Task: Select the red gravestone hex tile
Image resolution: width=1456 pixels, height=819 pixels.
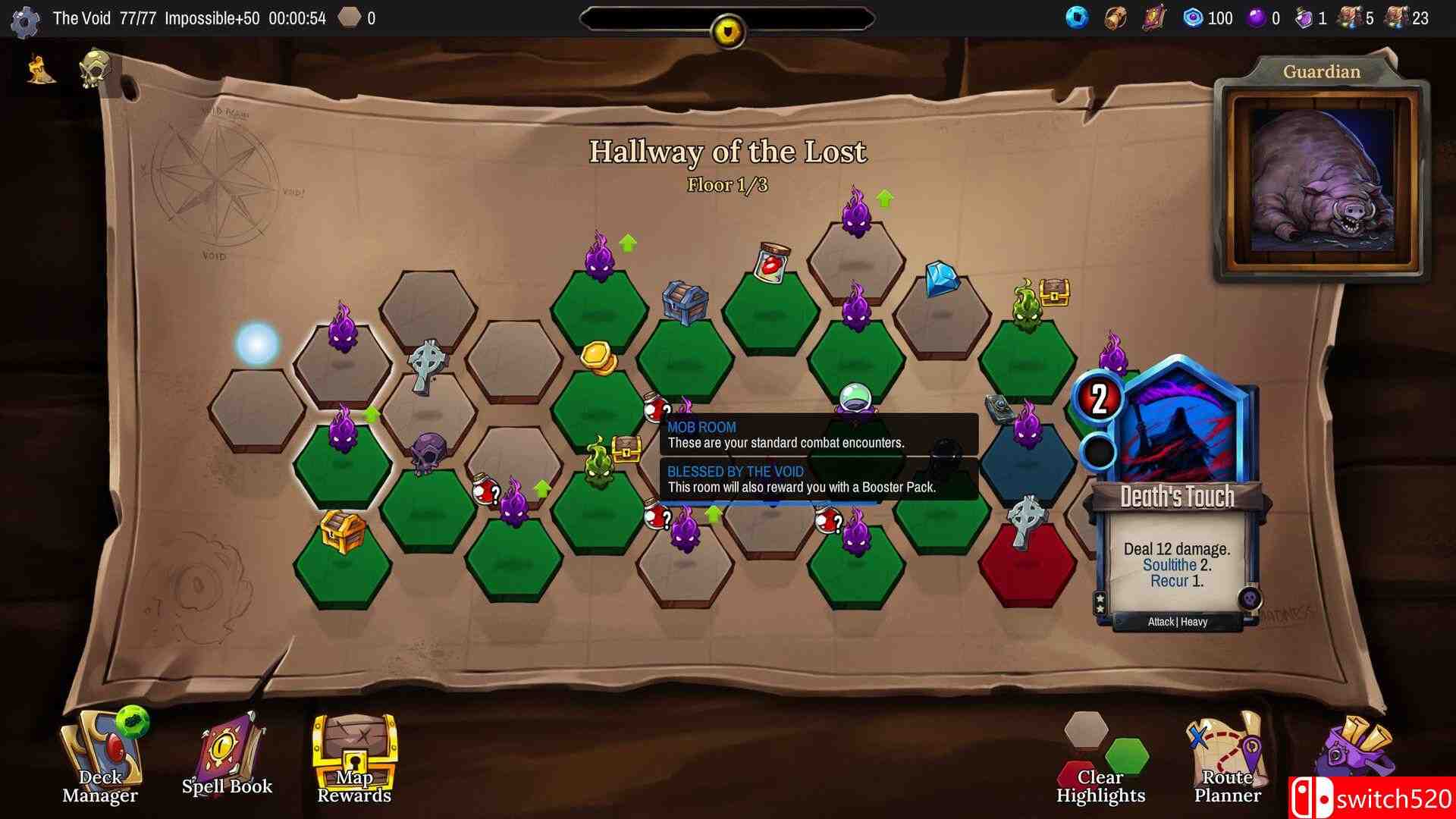Action: [1027, 557]
